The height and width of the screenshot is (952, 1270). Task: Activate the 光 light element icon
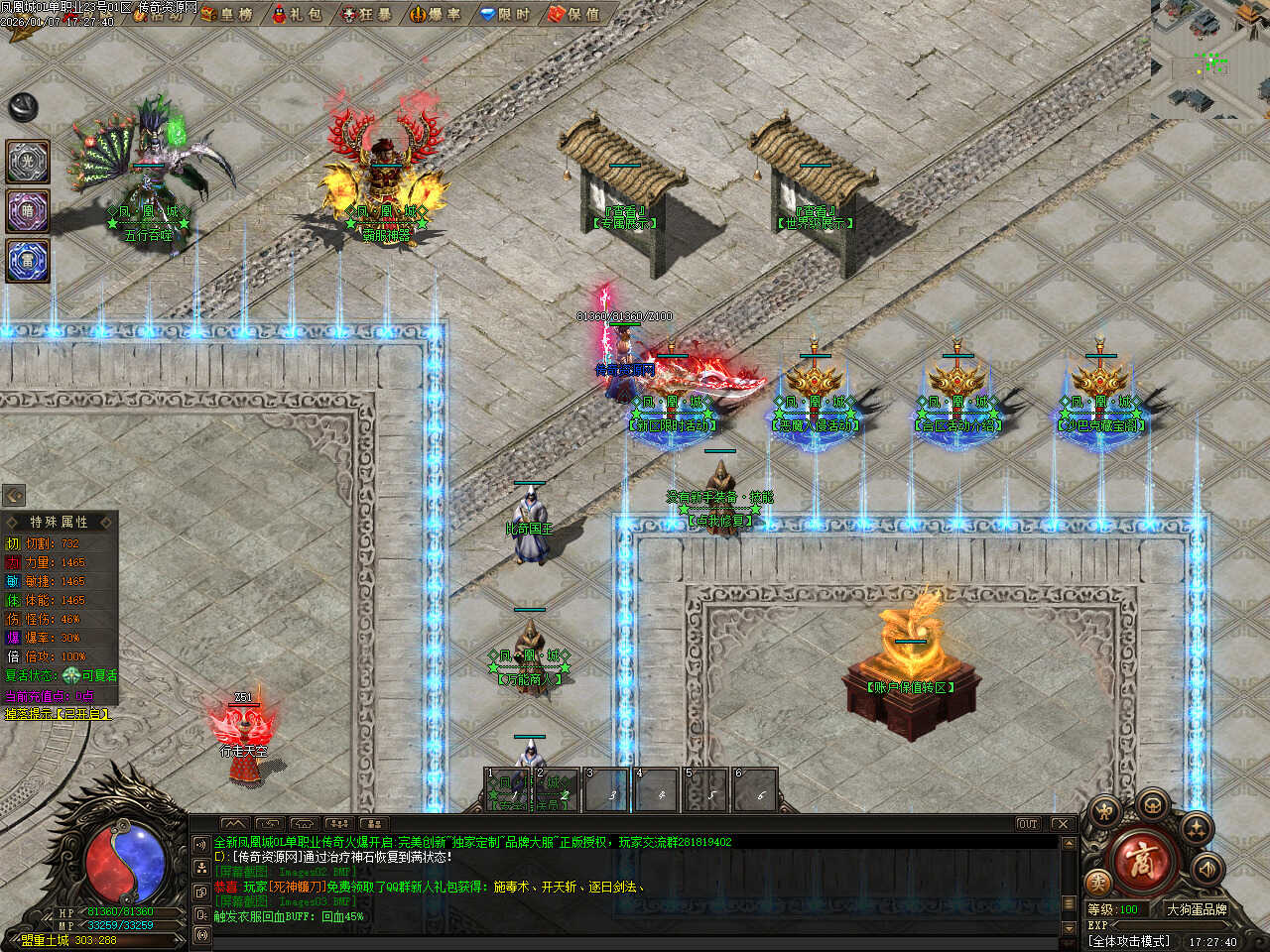click(x=28, y=162)
